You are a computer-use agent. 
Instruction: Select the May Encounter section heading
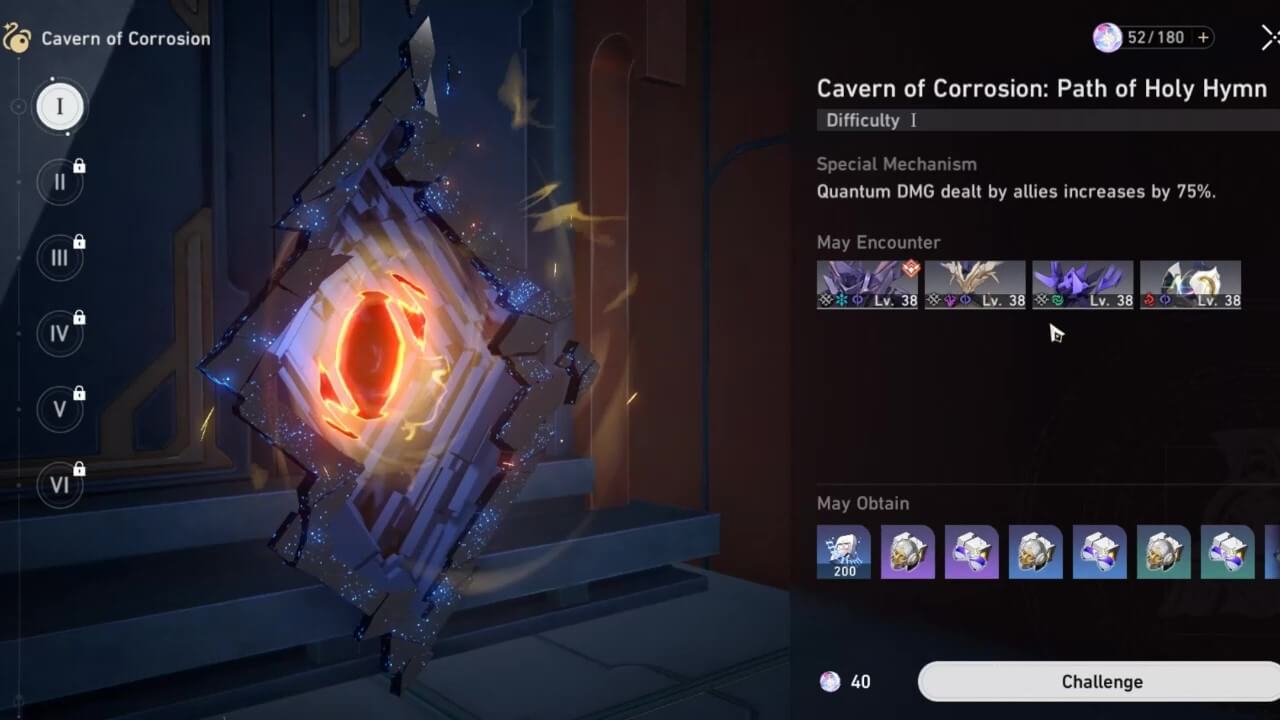coord(877,242)
